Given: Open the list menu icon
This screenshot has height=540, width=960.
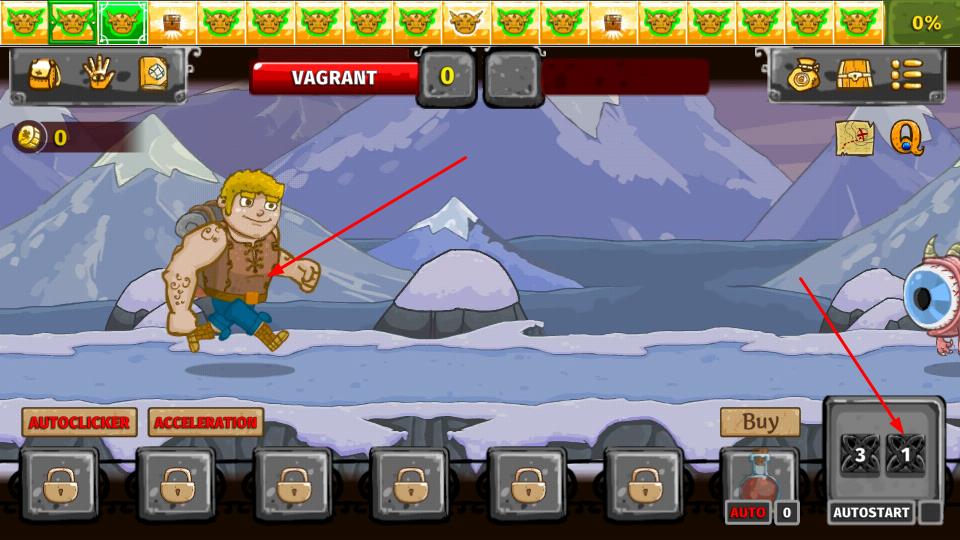Looking at the screenshot, I should click(x=907, y=75).
